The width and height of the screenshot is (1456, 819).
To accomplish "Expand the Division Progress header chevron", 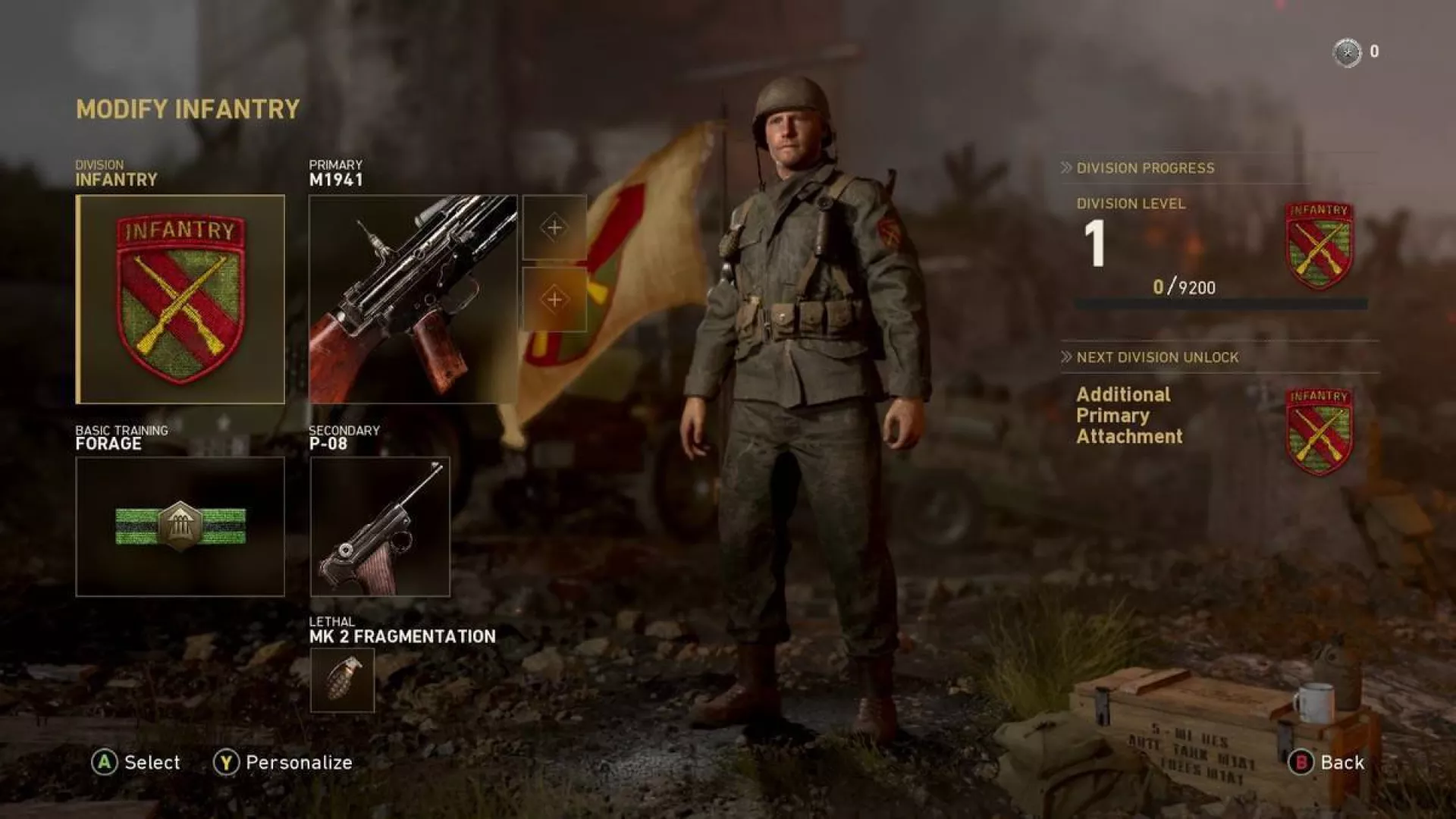I will click(x=1066, y=168).
